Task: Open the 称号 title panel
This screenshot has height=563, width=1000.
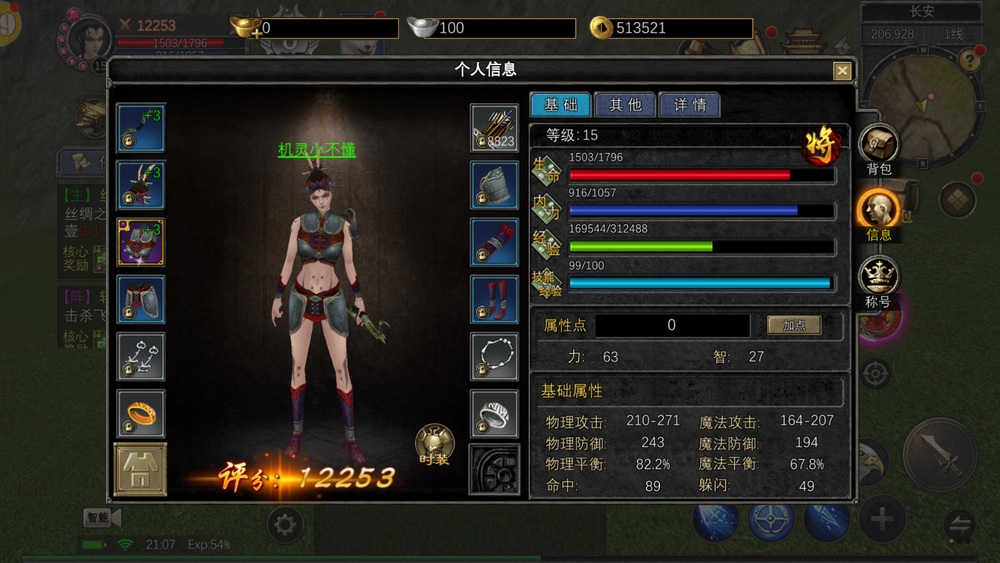Action: tap(878, 280)
